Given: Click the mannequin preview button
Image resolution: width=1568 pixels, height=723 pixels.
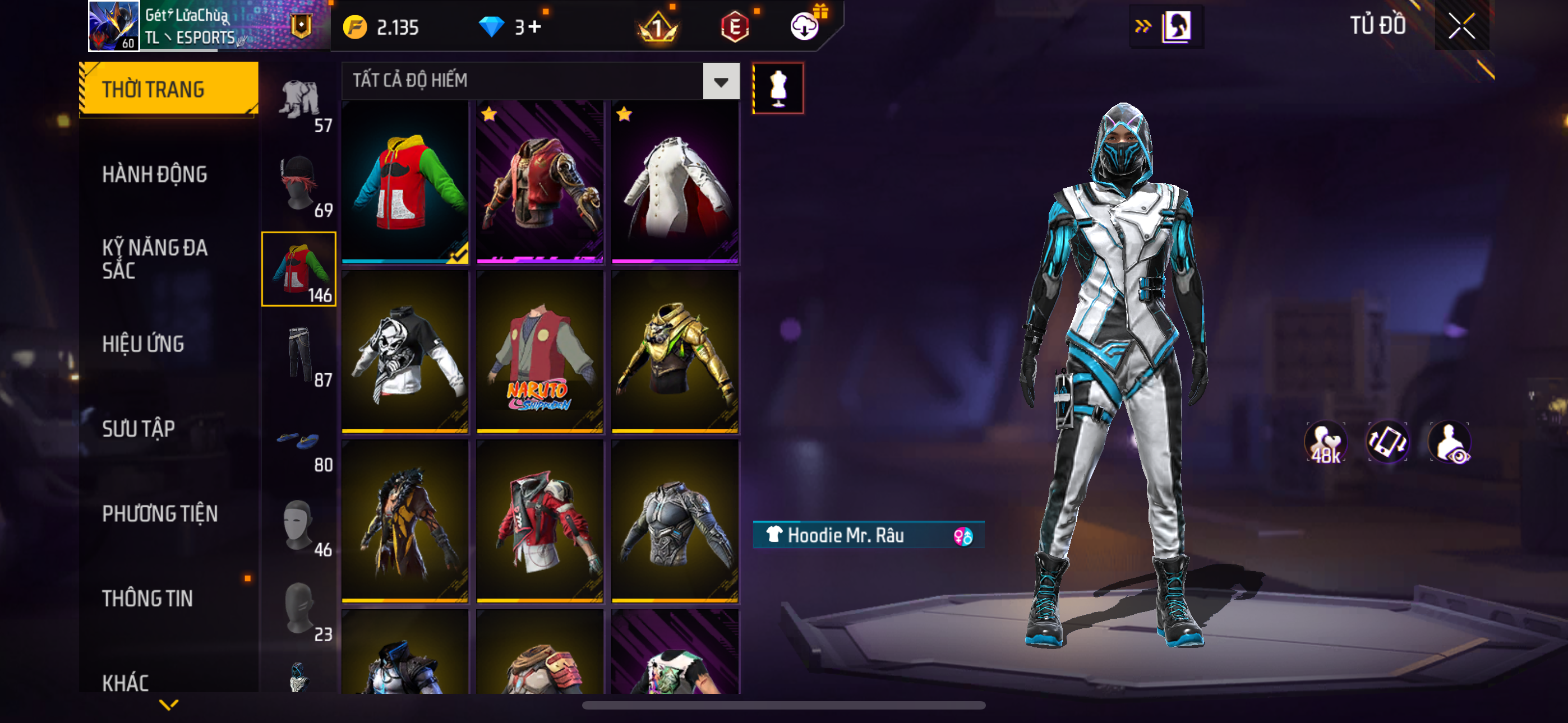Looking at the screenshot, I should pyautogui.click(x=778, y=88).
